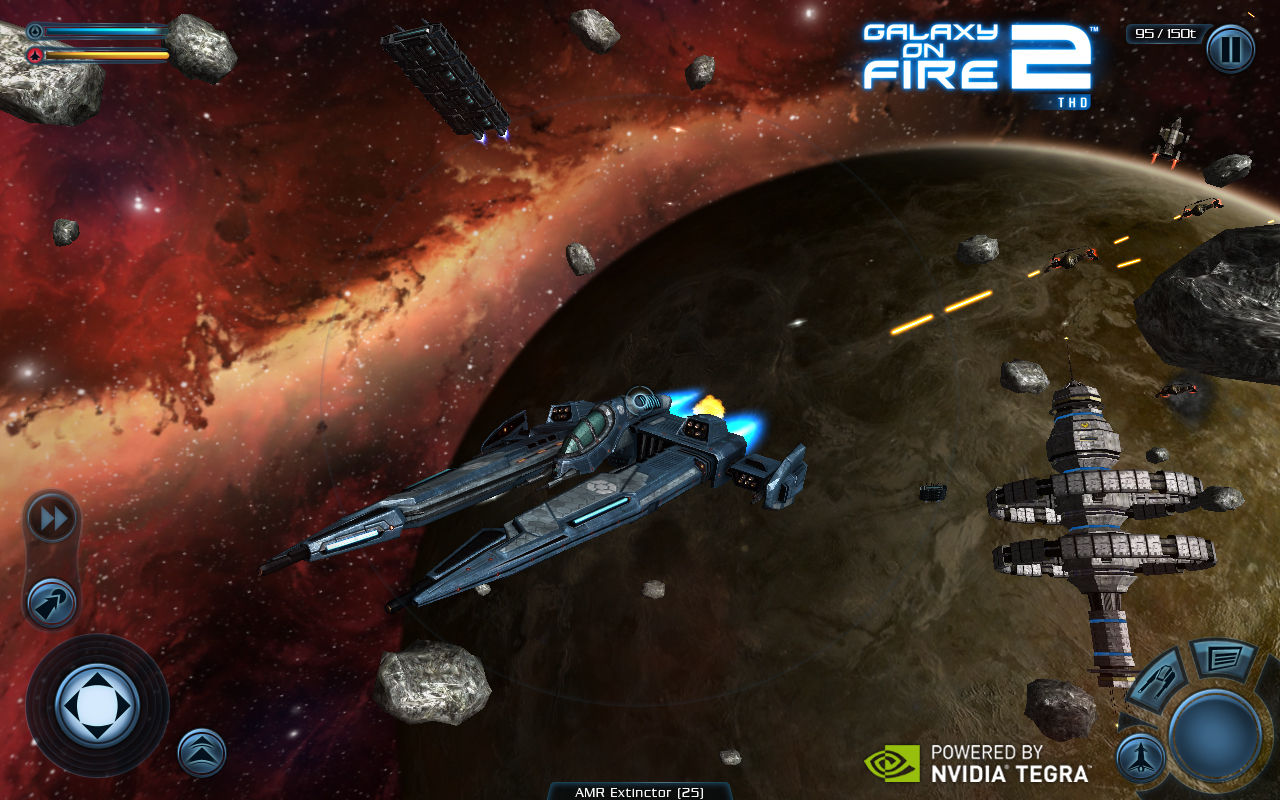Tap the large round fire button
1280x800 pixels.
click(x=1214, y=735)
